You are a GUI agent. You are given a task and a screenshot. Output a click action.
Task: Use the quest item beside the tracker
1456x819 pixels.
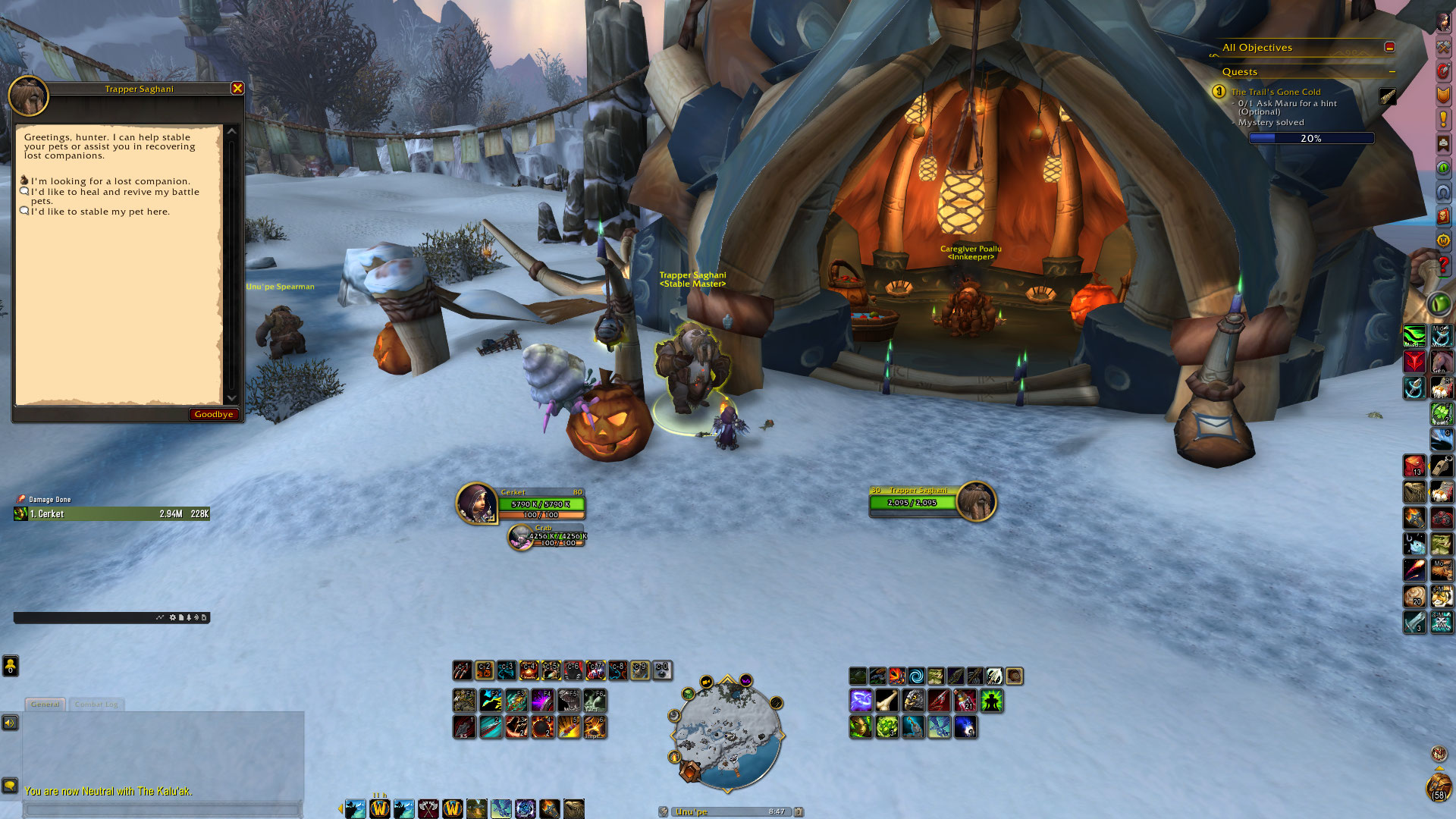1388,96
